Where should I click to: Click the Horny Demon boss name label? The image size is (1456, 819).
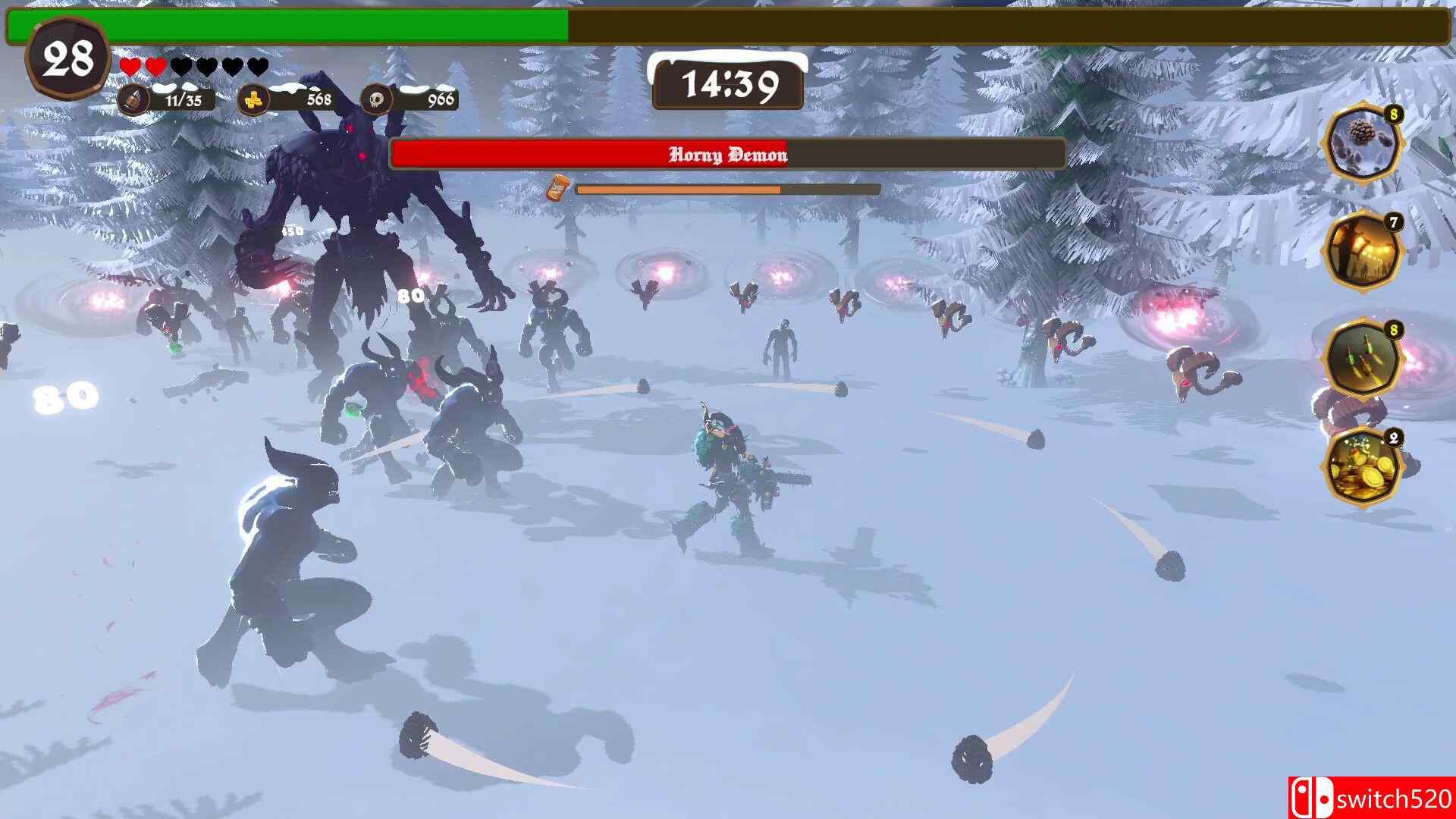[728, 155]
